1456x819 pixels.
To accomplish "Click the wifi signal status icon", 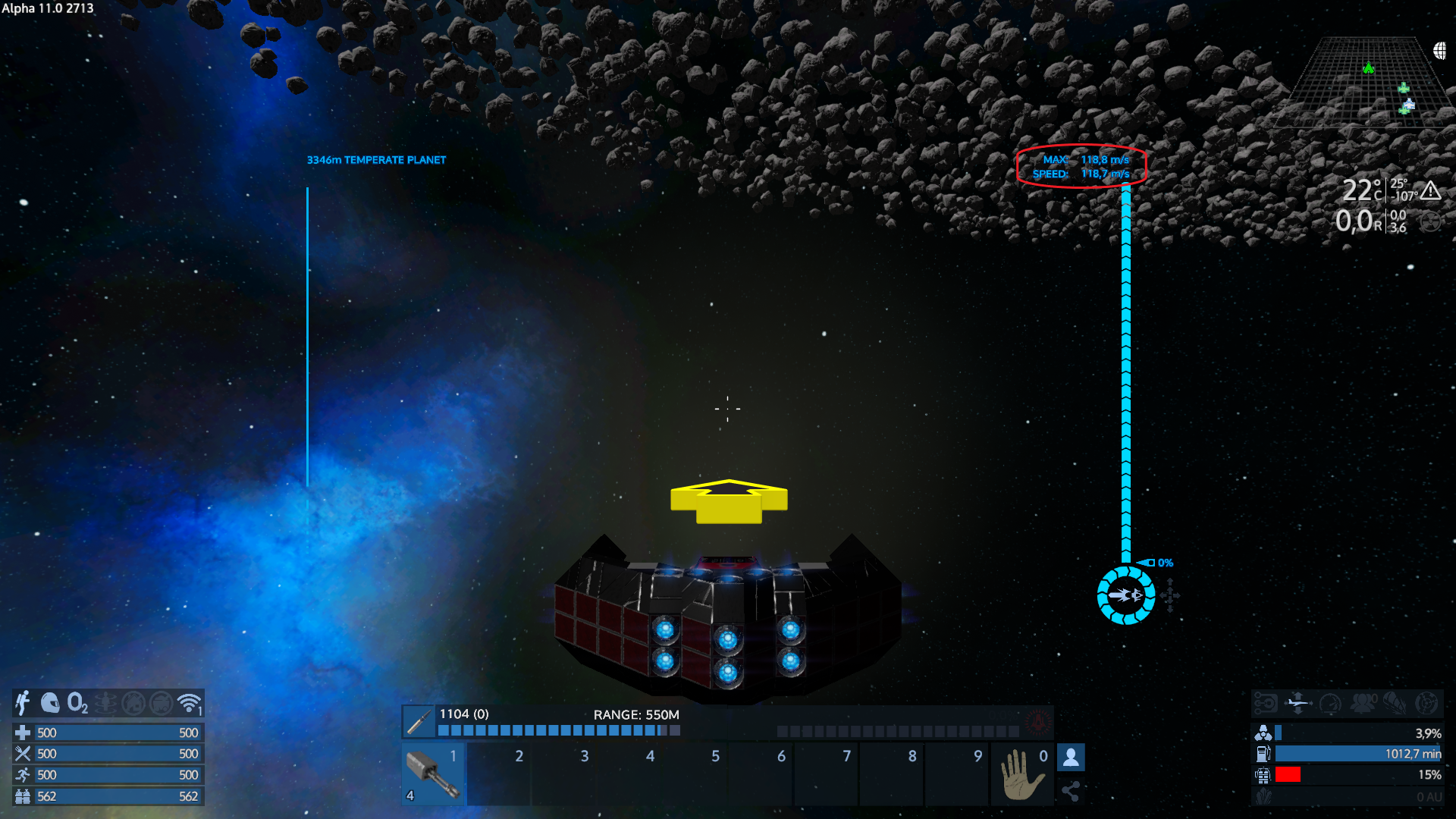I will coord(189,703).
